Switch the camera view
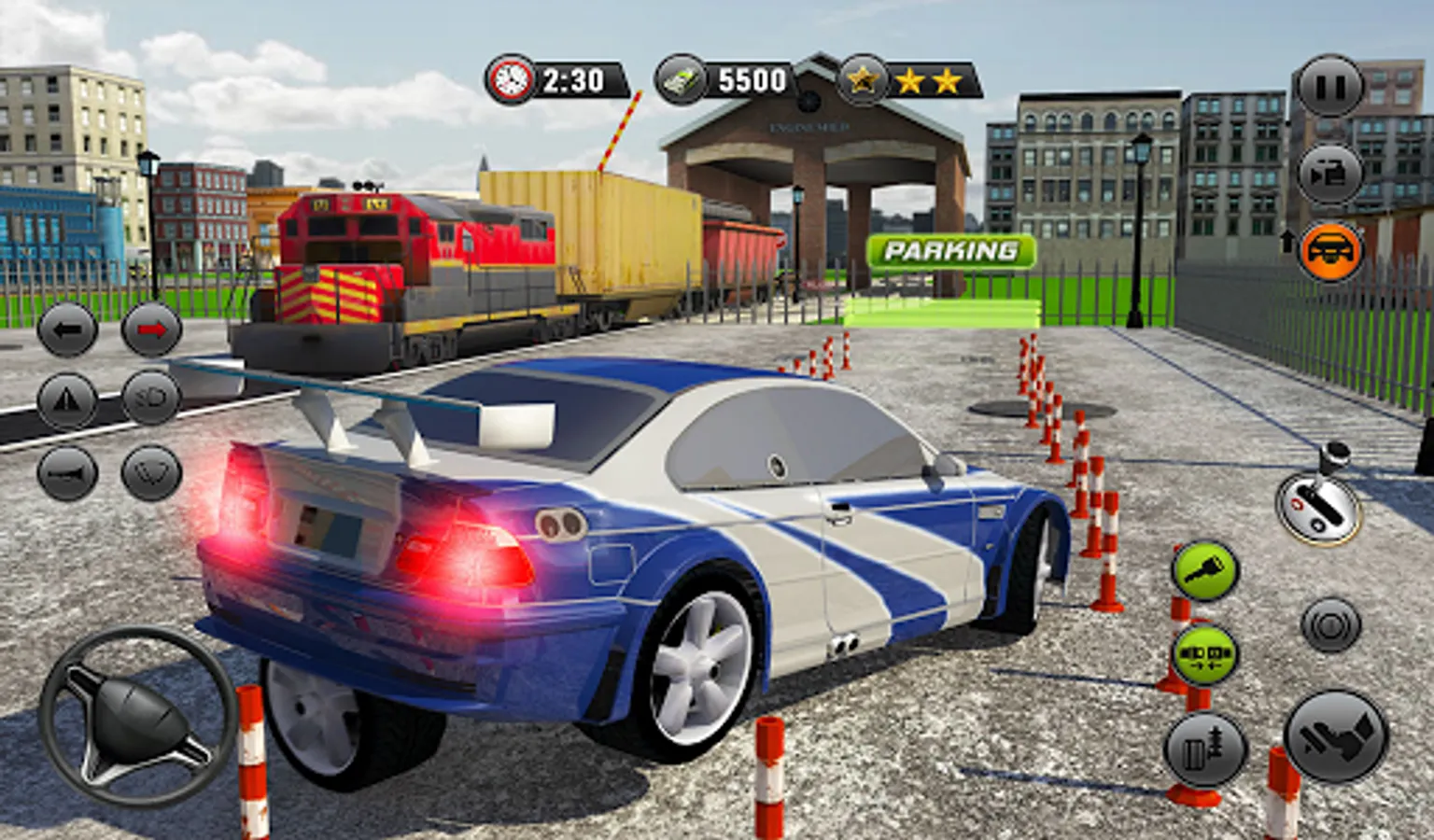This screenshot has height=840, width=1434. pos(1329,173)
